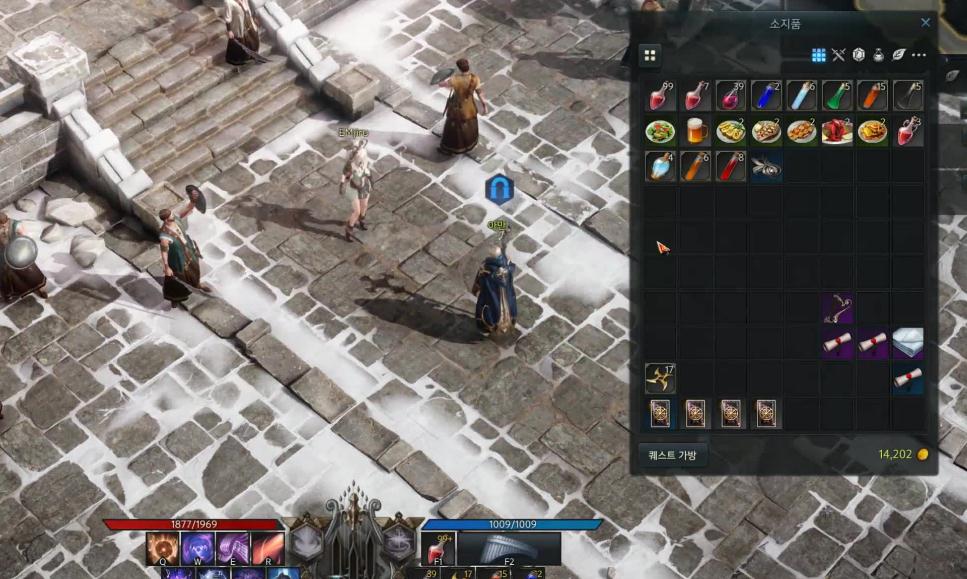Image resolution: width=967 pixels, height=579 pixels.
Task: Pick the green flask item
Action: tap(836, 96)
